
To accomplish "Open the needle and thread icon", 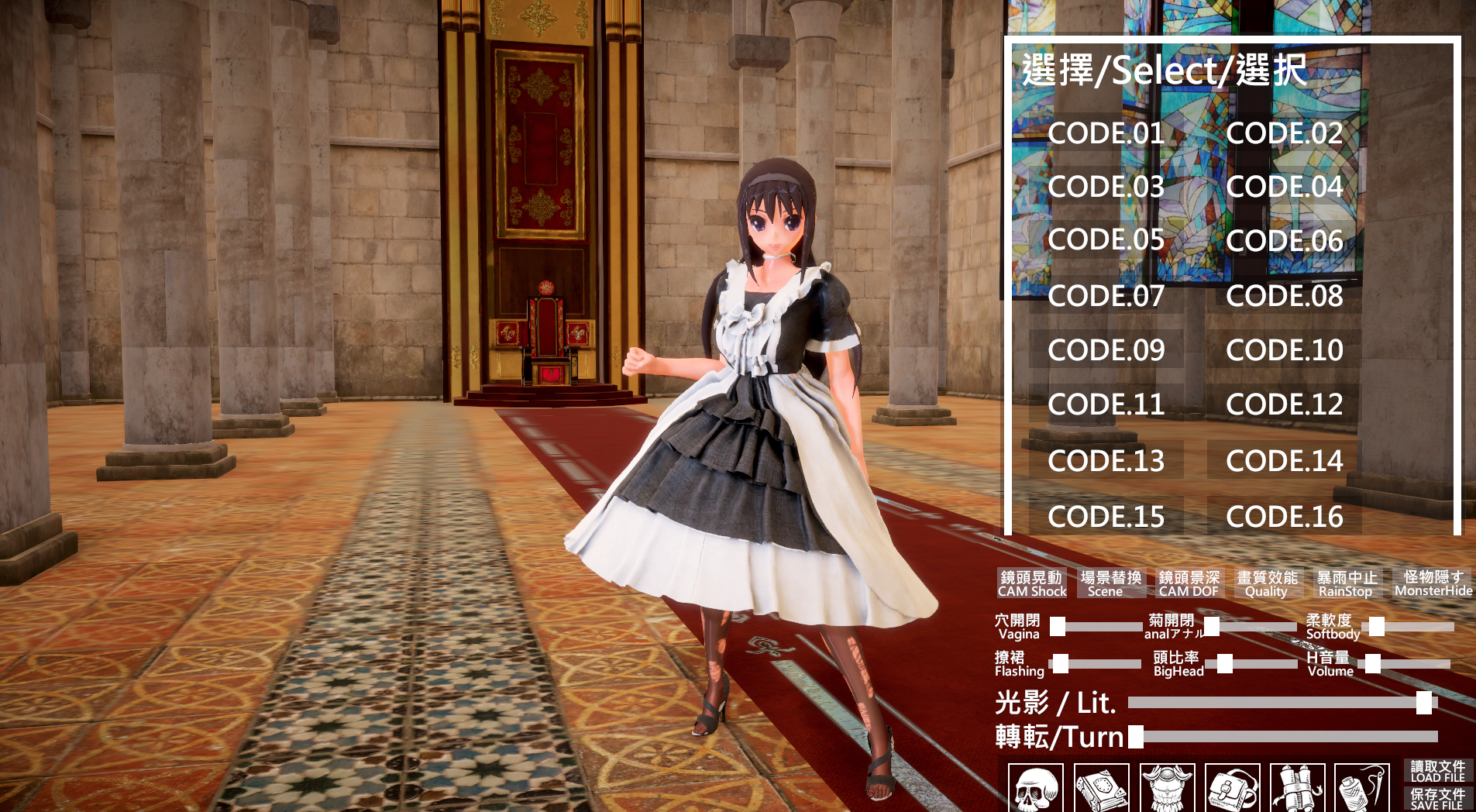I will click(1363, 789).
